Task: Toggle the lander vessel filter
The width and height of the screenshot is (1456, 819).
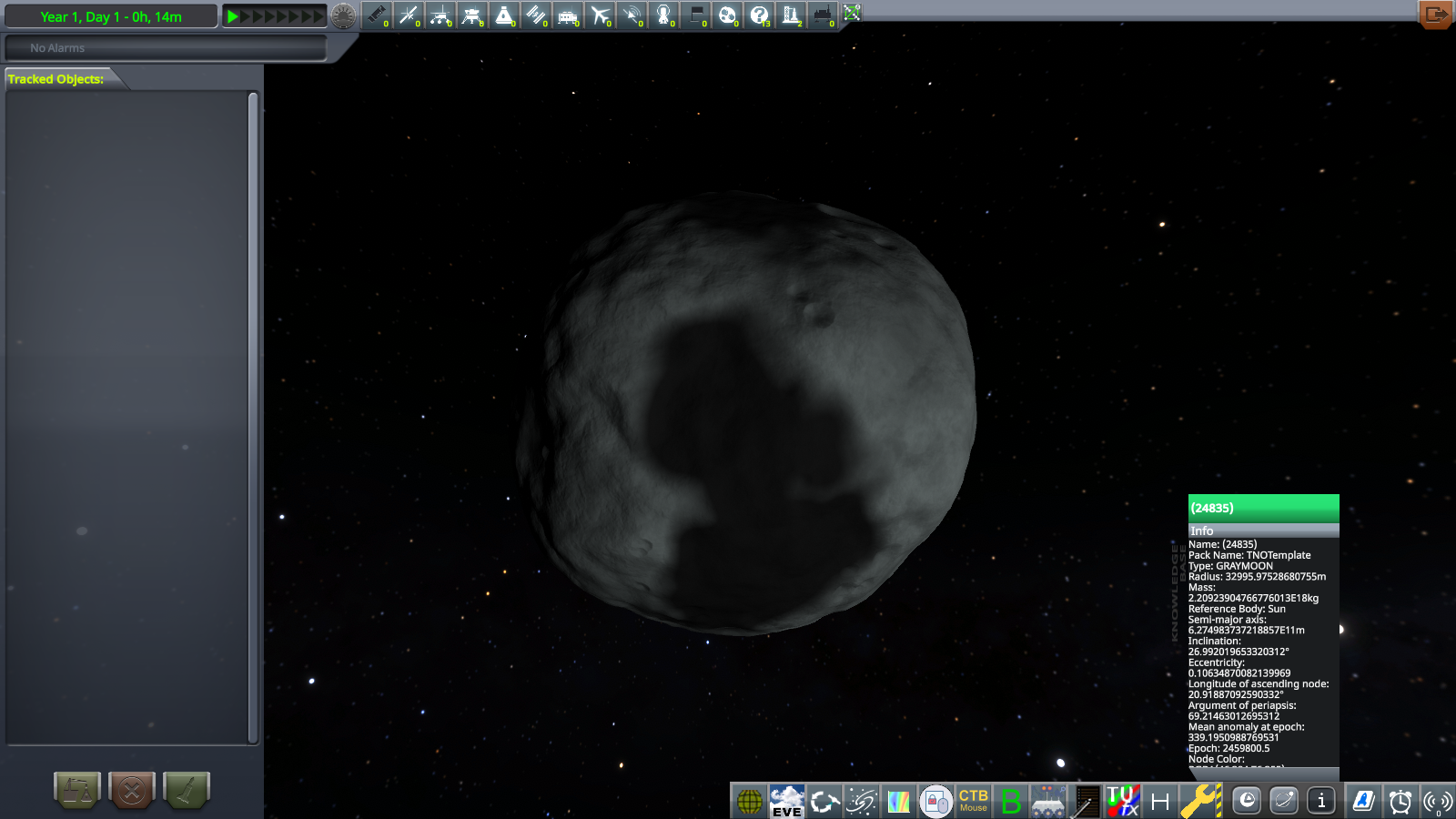Action: [x=472, y=15]
